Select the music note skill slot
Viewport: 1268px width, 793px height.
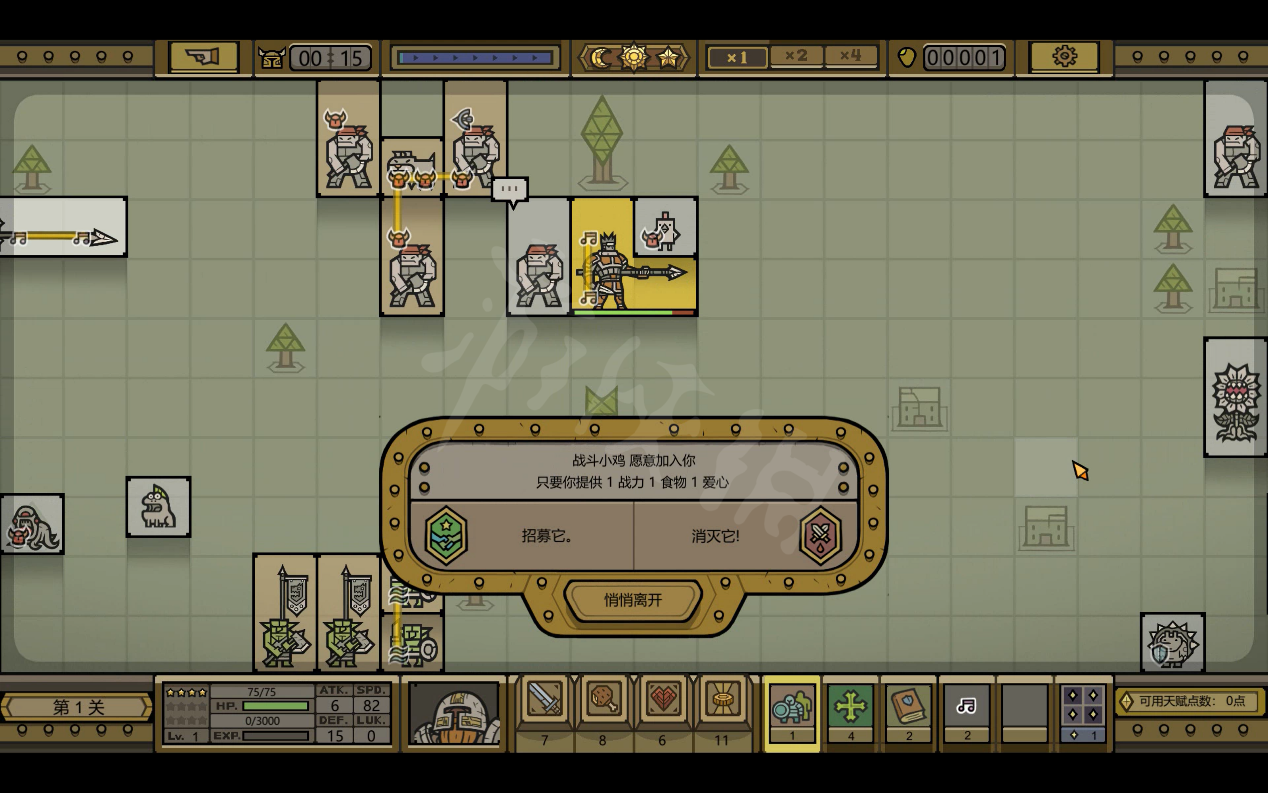966,710
